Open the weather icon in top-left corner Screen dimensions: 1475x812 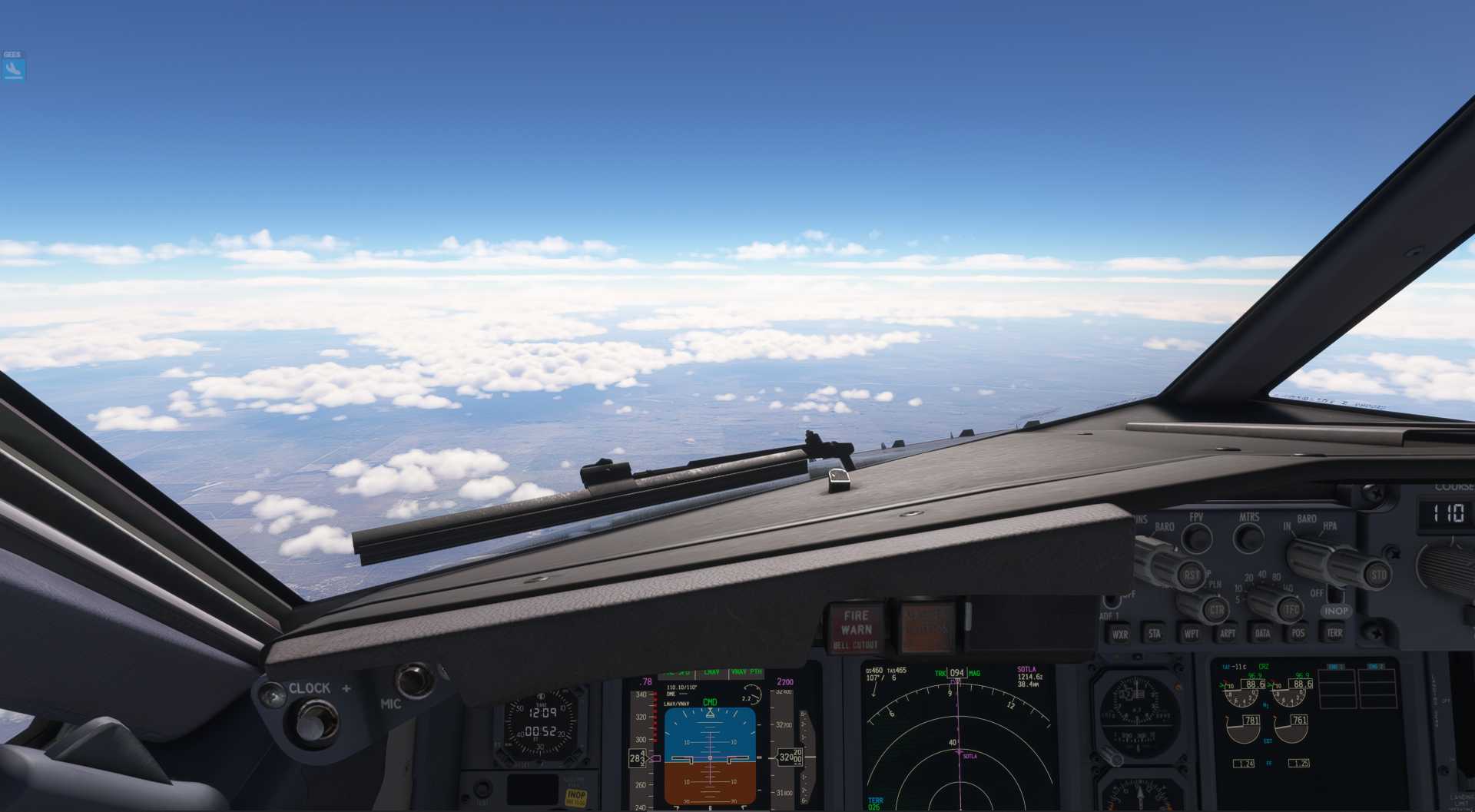click(x=12, y=65)
